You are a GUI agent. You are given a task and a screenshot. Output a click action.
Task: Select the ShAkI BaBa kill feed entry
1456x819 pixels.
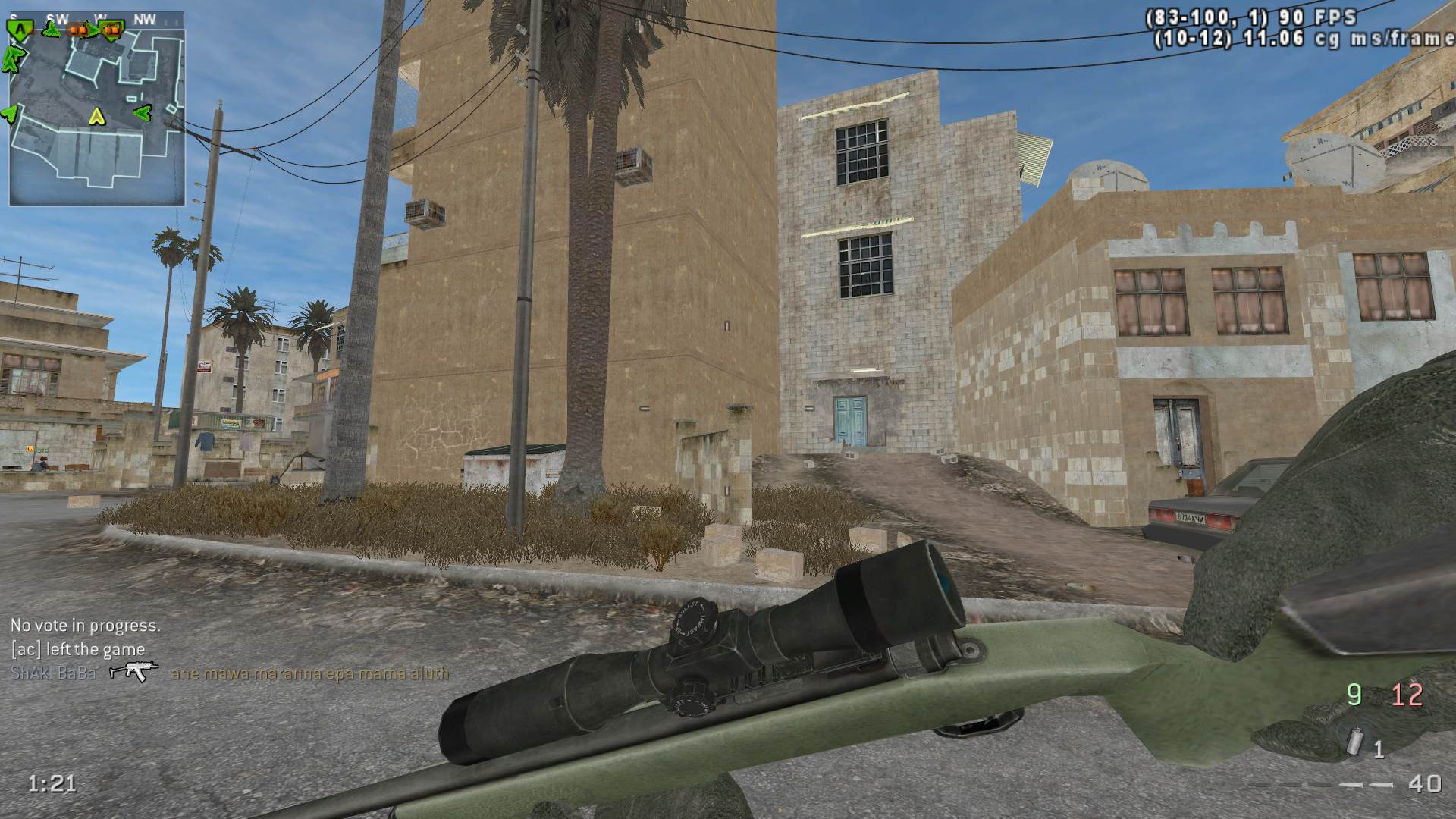pyautogui.click(x=53, y=673)
